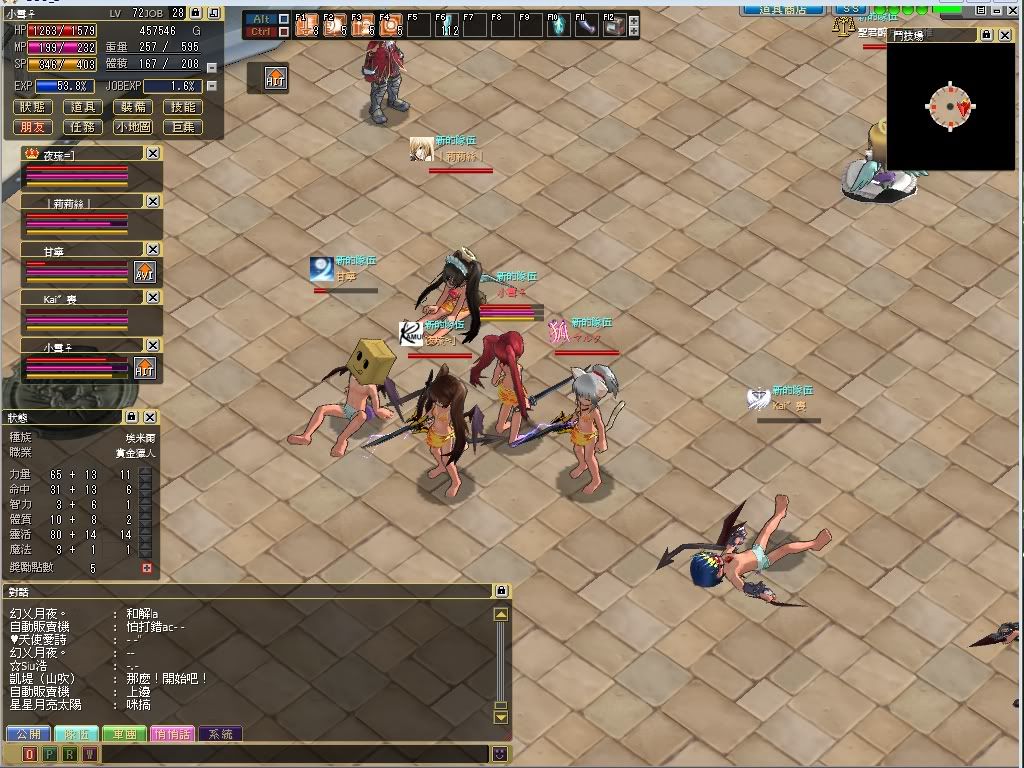Open the 道具商店 item shop
1024x768 pixels.
click(781, 9)
